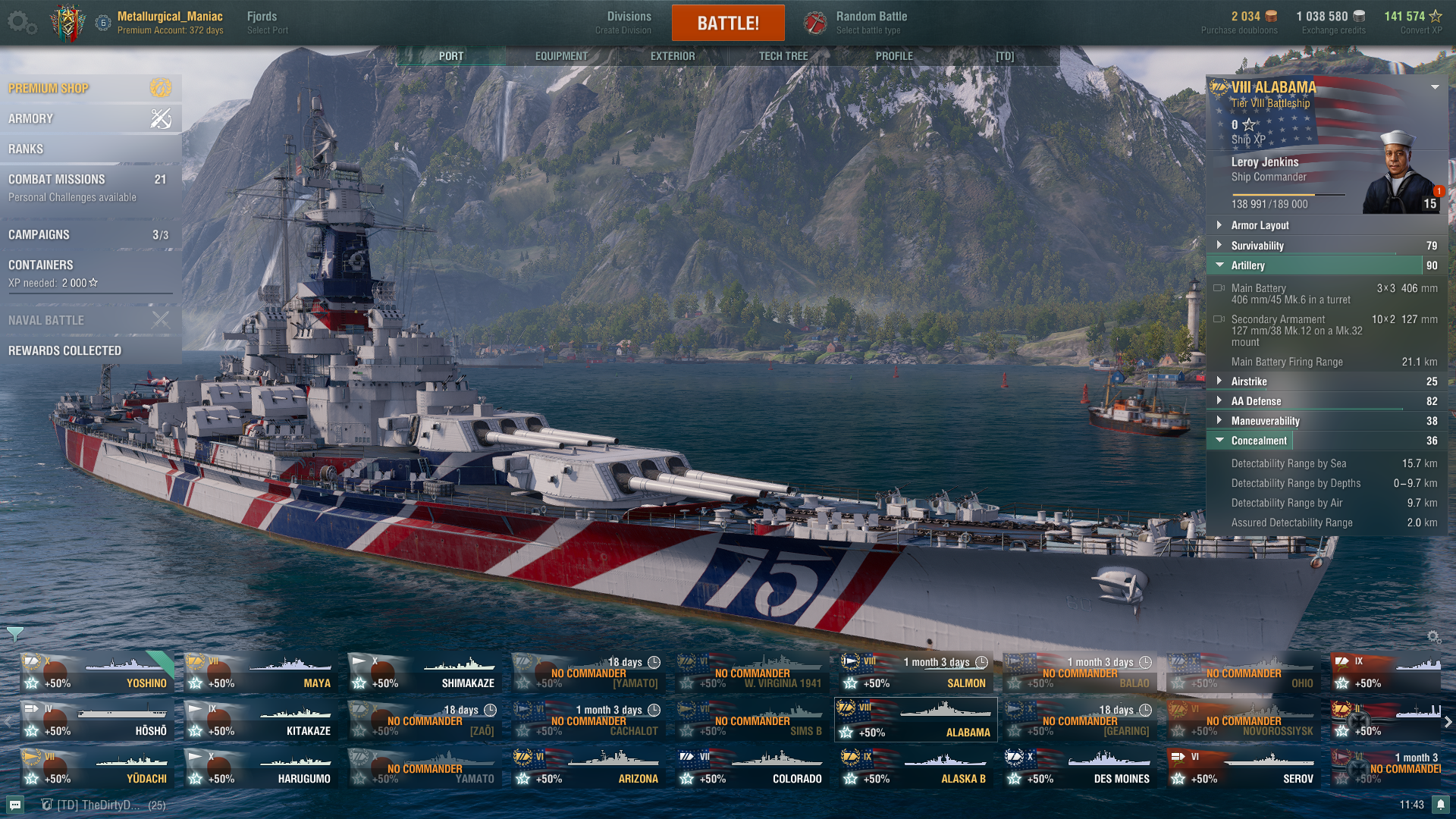This screenshot has width=1456, height=819.
Task: Open the Exterior tab
Action: point(672,56)
